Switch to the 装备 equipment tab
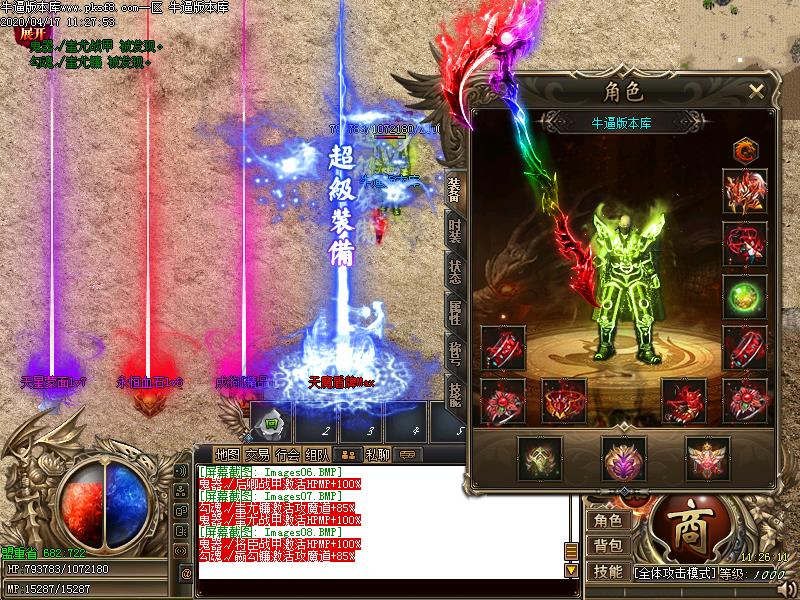 point(455,192)
